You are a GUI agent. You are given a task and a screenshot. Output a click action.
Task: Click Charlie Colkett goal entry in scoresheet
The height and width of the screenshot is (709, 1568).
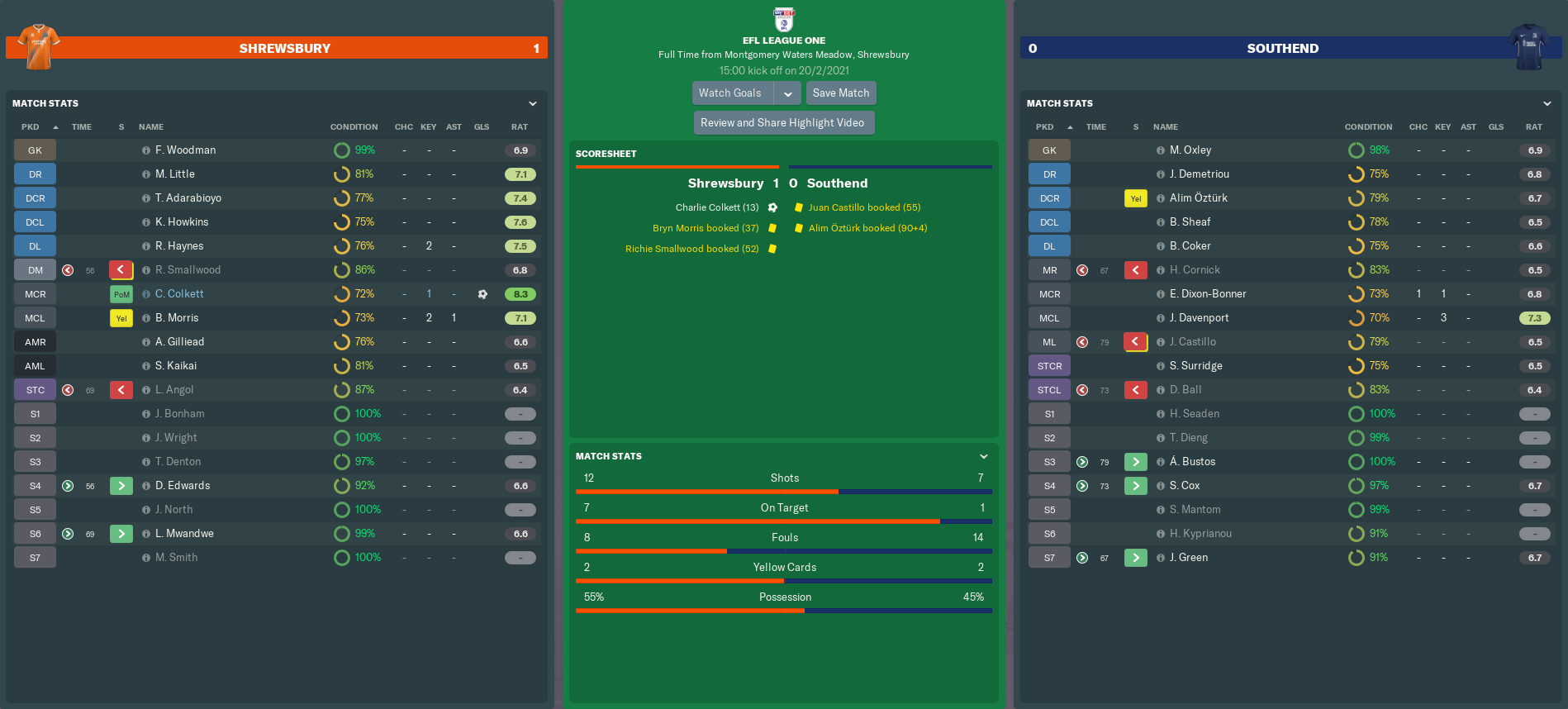716,207
